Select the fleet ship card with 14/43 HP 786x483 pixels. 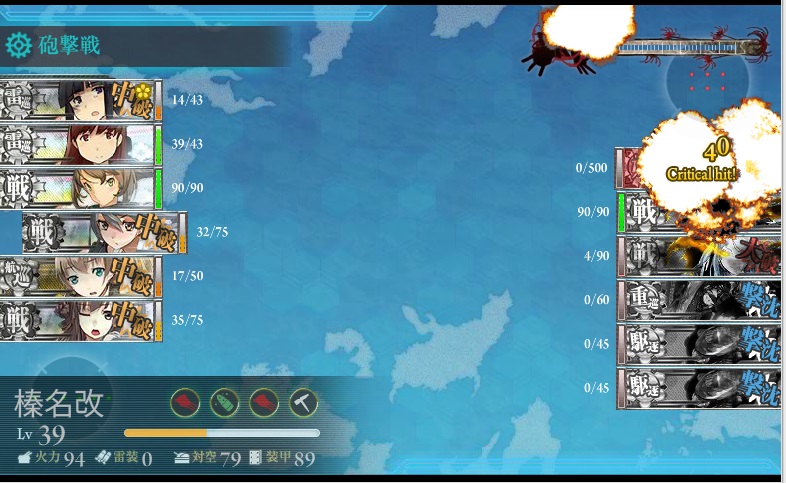80,100
